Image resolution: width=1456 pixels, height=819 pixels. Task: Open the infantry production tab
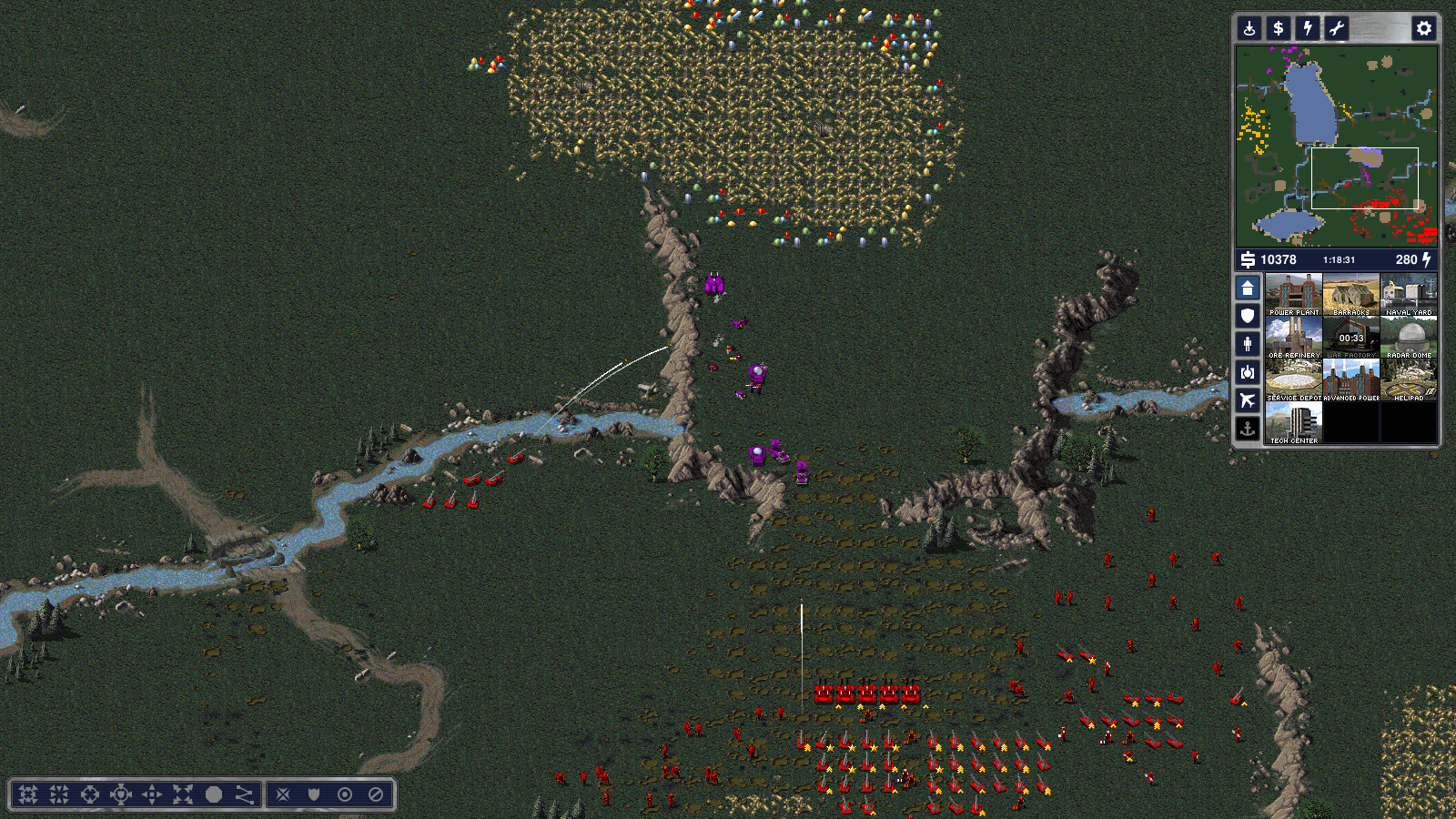coord(1248,344)
